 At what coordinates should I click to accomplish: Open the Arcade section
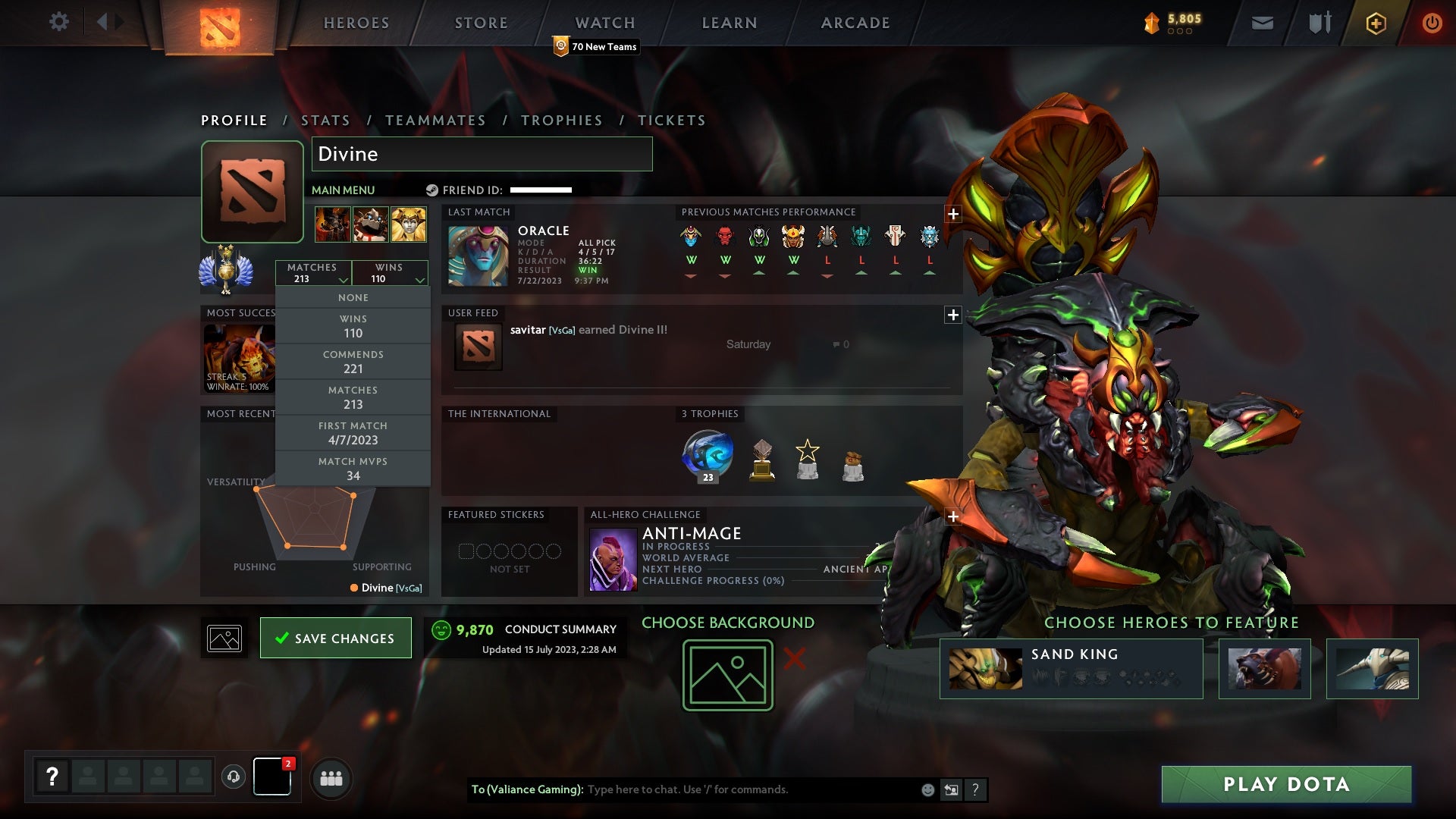[x=855, y=23]
